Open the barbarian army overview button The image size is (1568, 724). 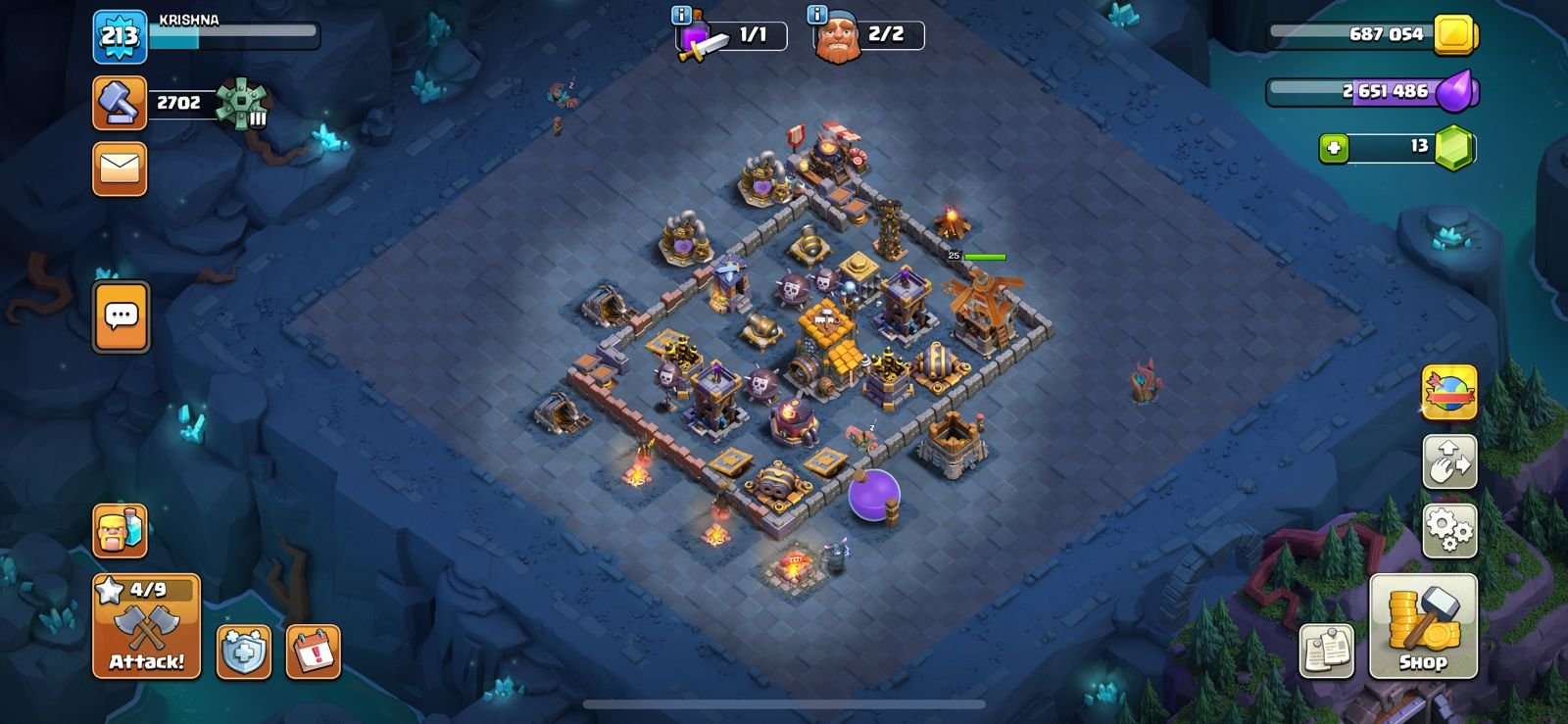pyautogui.click(x=120, y=531)
